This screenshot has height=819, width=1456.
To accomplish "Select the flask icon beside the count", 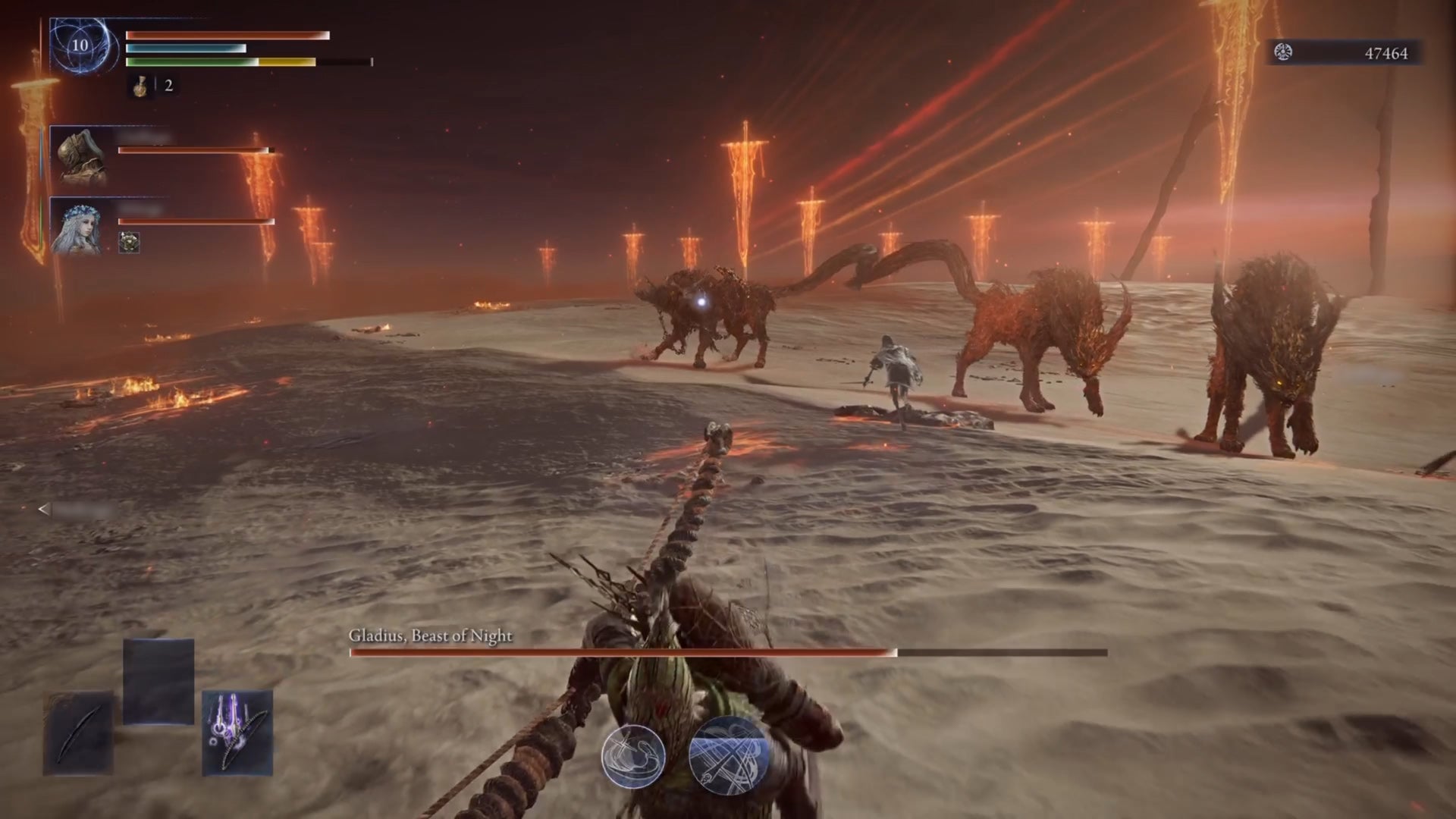I will click(x=139, y=86).
